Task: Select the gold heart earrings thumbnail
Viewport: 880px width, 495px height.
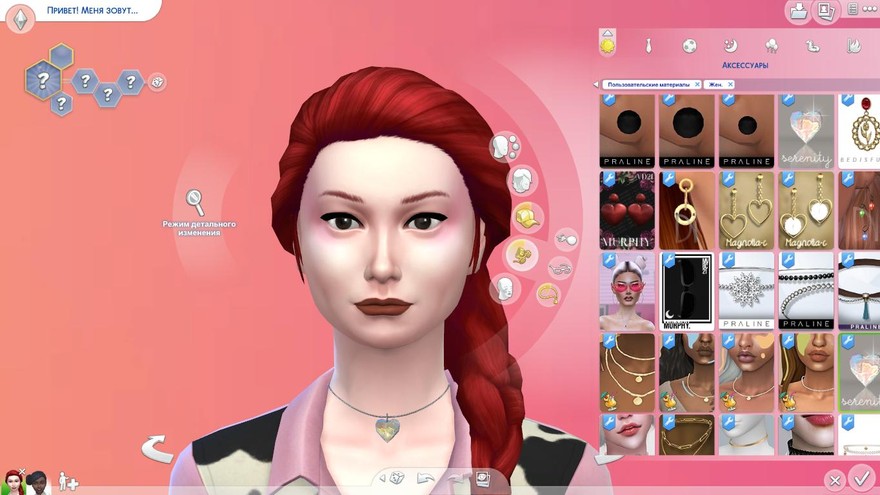Action: tap(747, 210)
